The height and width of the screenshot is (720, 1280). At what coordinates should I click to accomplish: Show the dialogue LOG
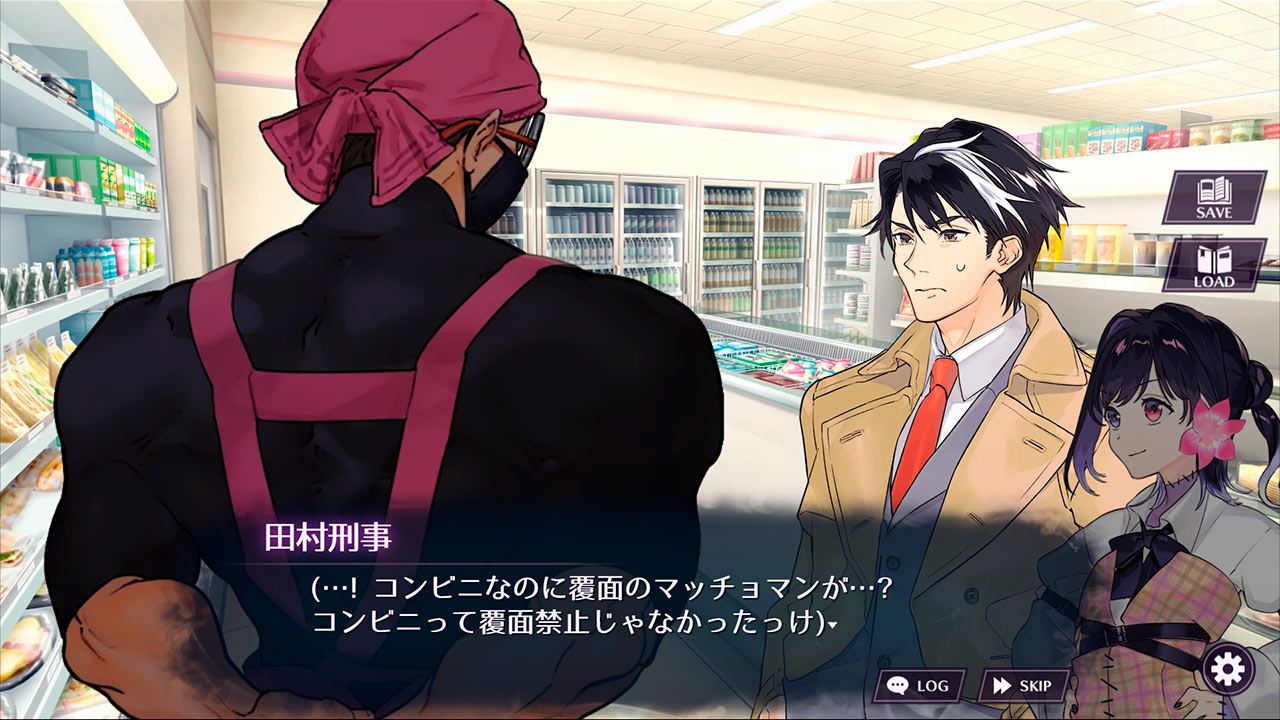(919, 686)
